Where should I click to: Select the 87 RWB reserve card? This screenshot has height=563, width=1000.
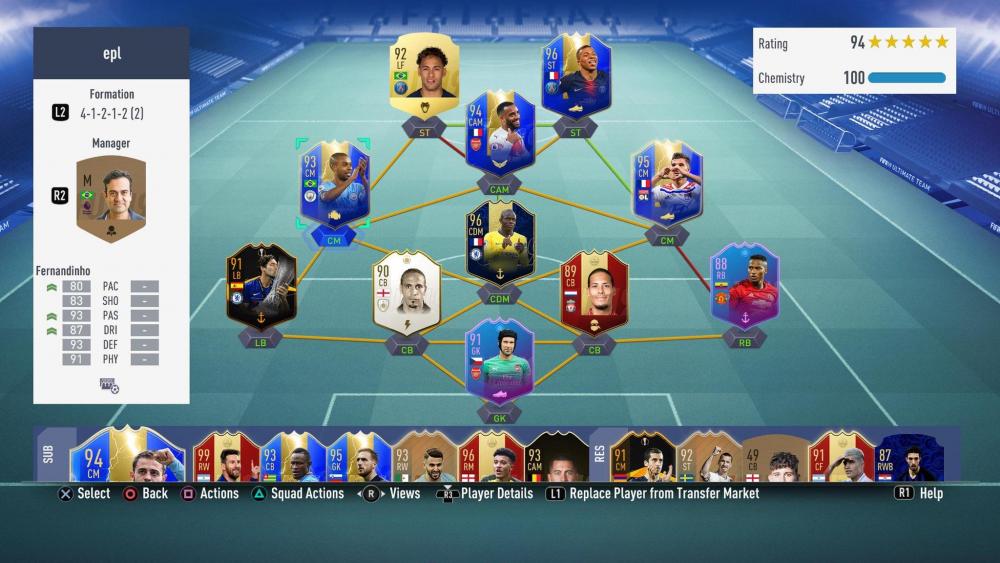[x=908, y=457]
